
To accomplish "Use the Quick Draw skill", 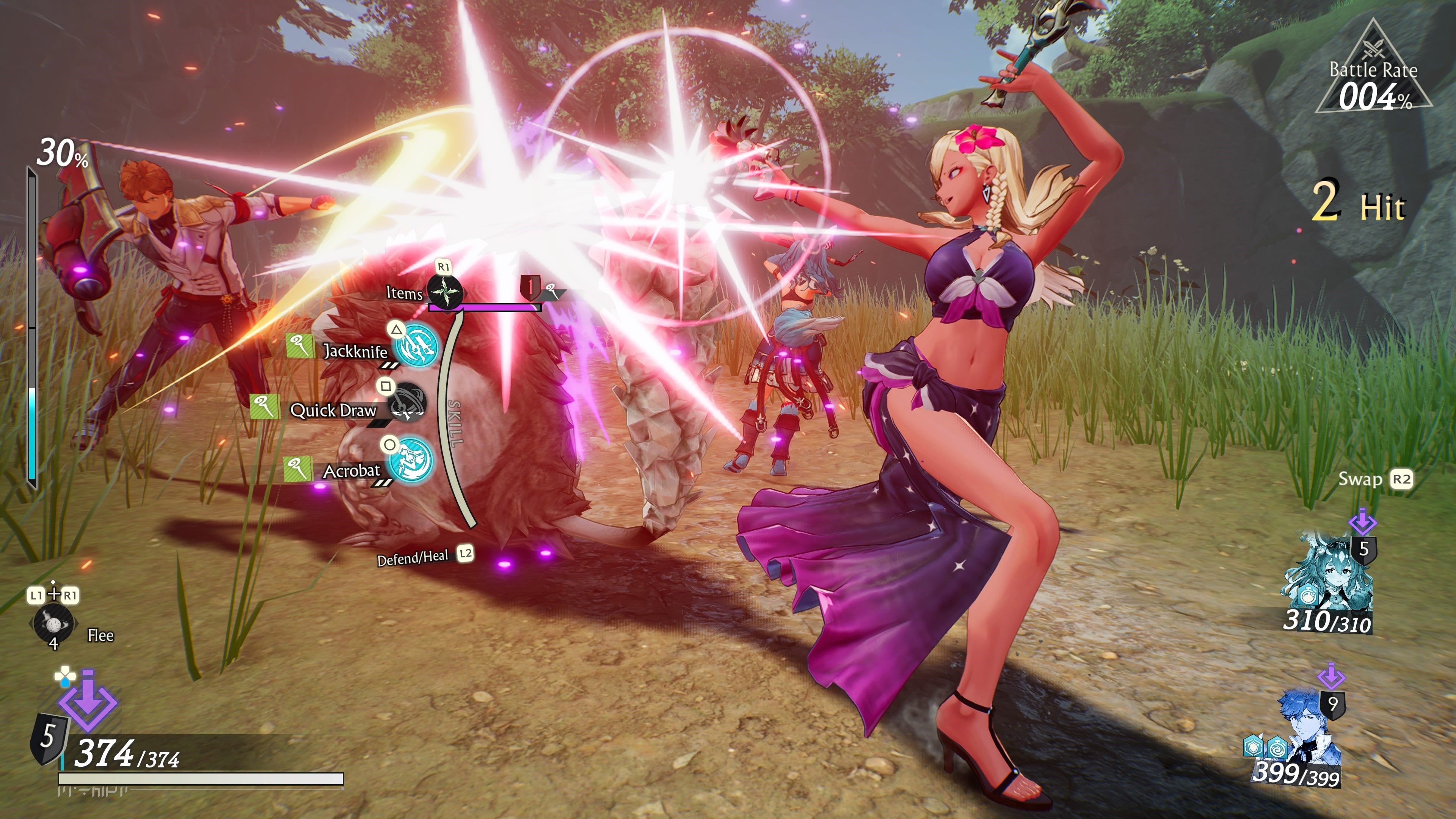I will pos(407,402).
